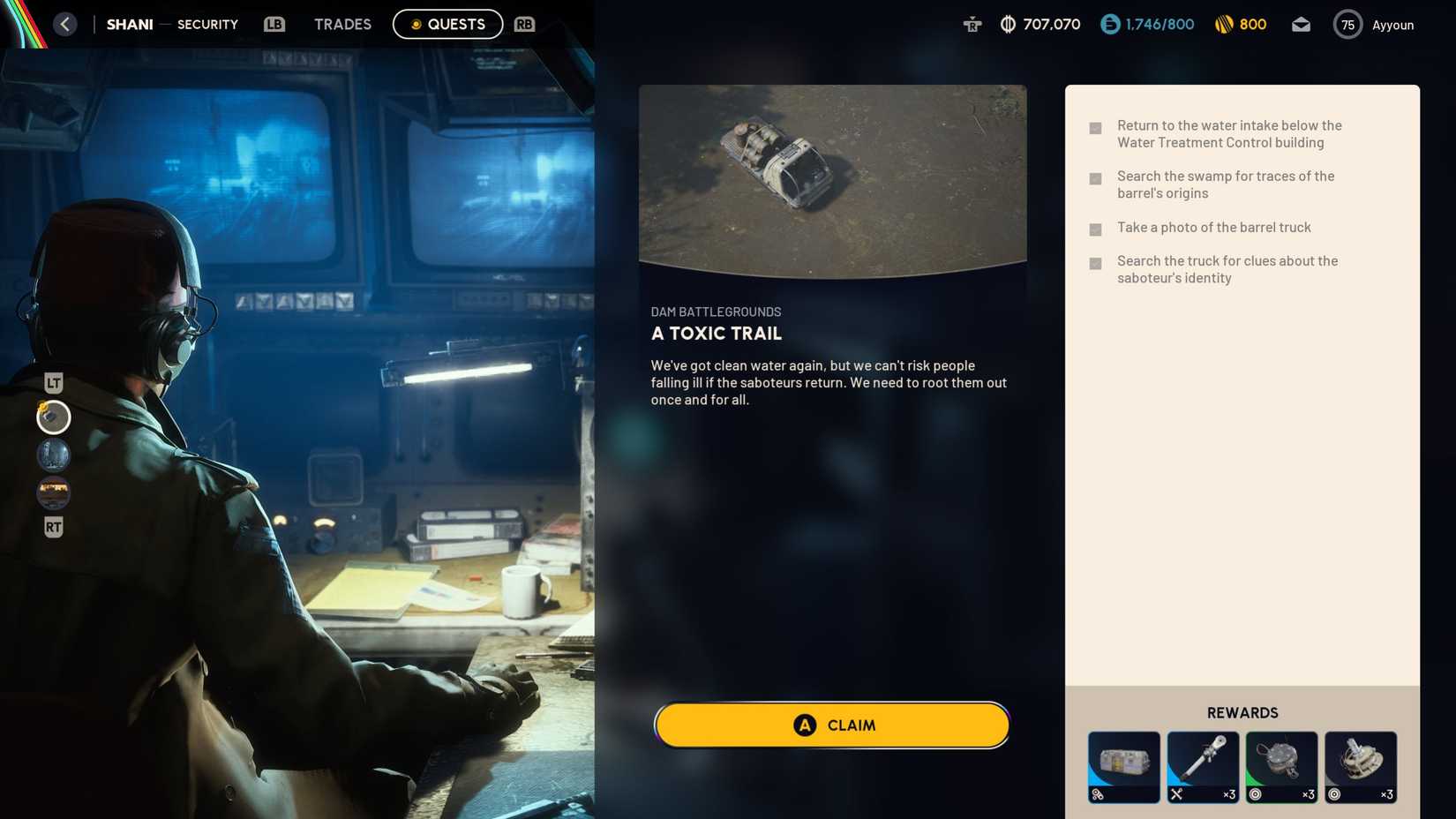Image resolution: width=1456 pixels, height=819 pixels.
Task: Click the LT trigger prompt to switch category
Action: point(53,382)
